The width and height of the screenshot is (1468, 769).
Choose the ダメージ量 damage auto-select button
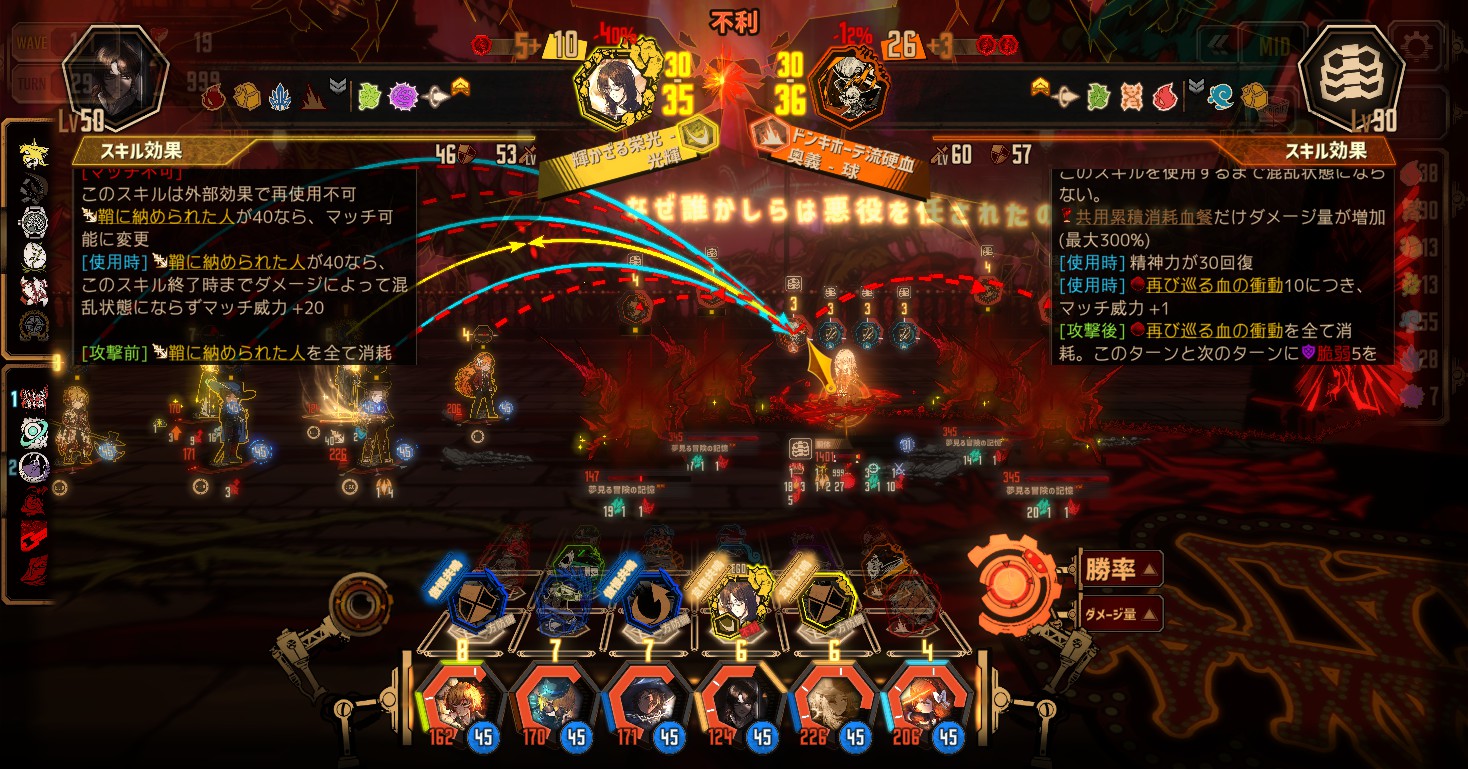[1122, 614]
